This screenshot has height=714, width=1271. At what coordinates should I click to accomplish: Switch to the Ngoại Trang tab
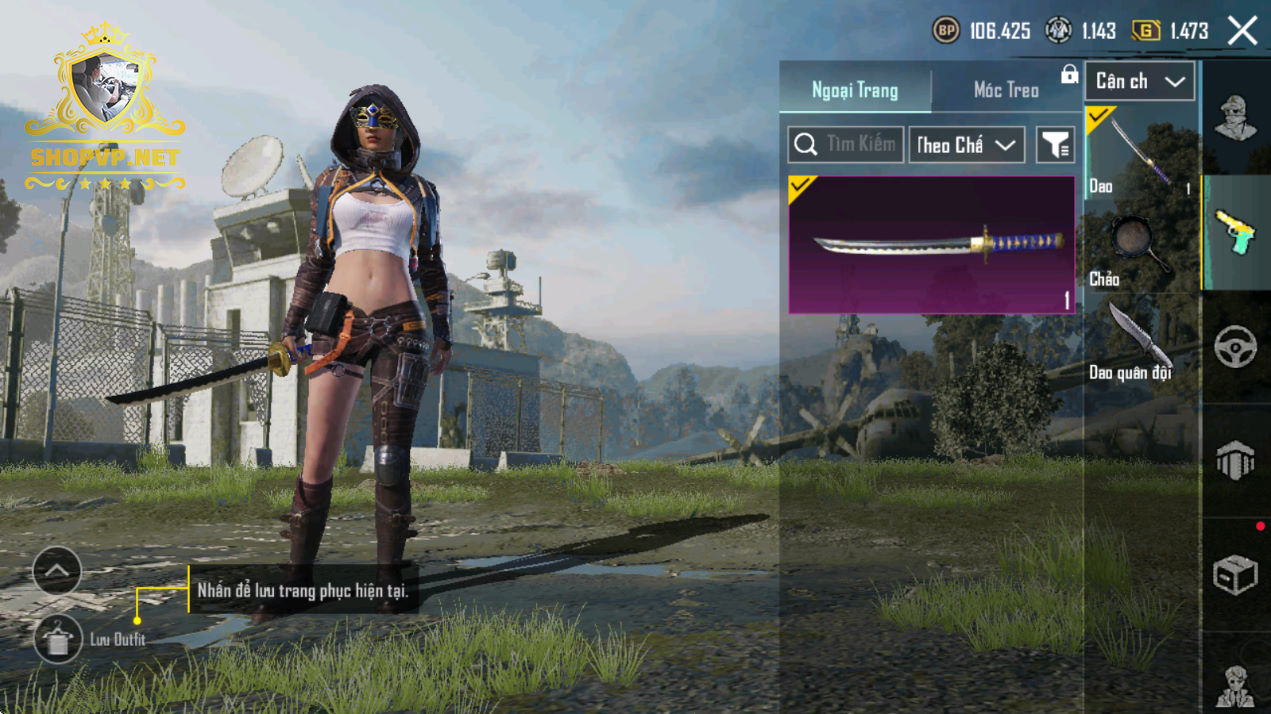pos(855,90)
